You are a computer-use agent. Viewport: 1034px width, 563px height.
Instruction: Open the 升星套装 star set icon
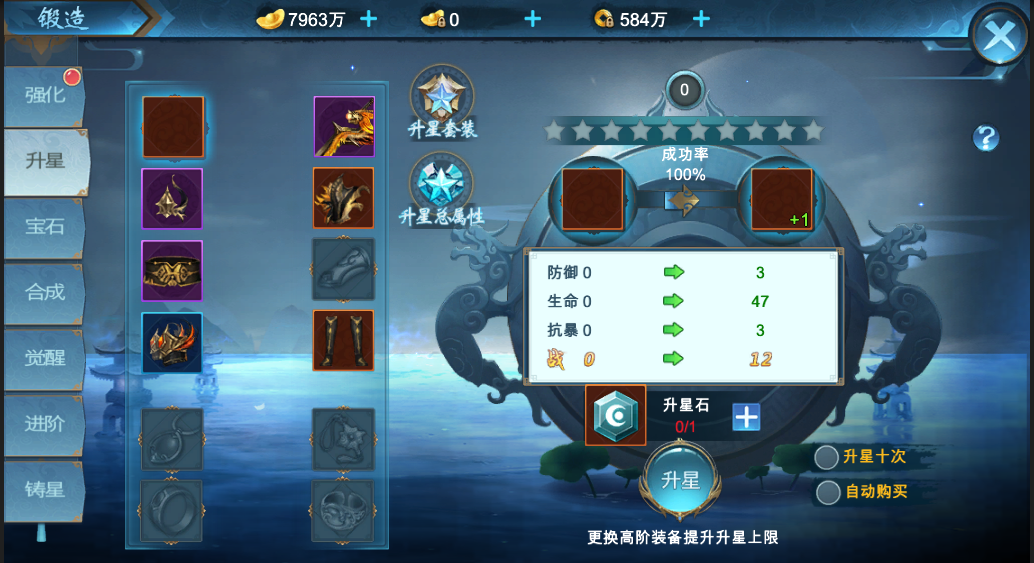[441, 97]
